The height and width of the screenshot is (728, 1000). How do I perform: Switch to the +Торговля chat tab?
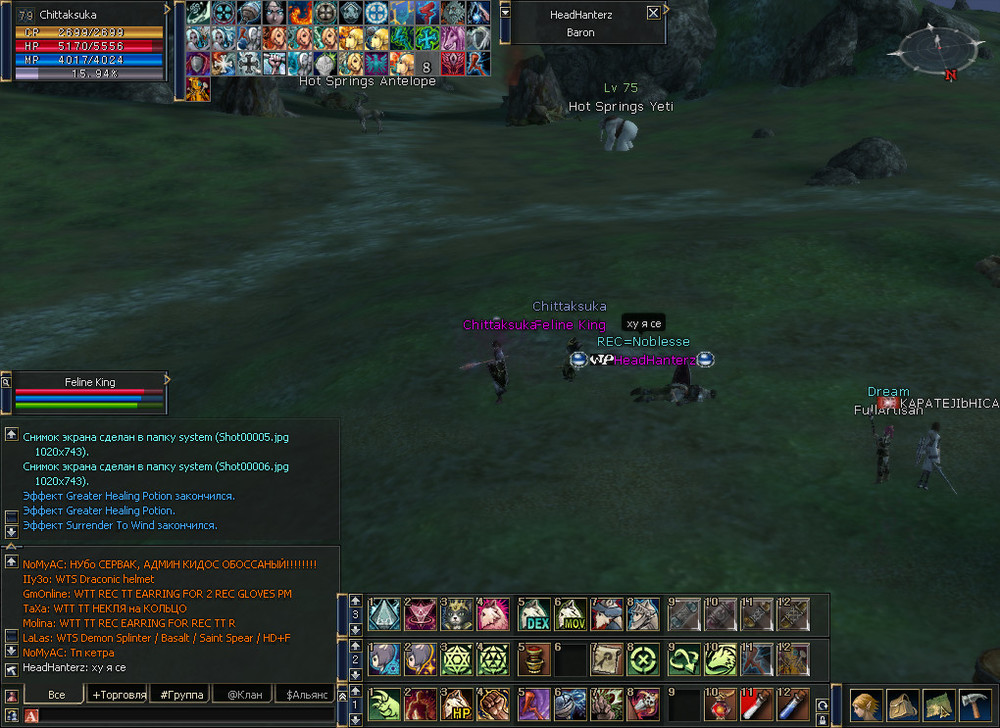118,694
